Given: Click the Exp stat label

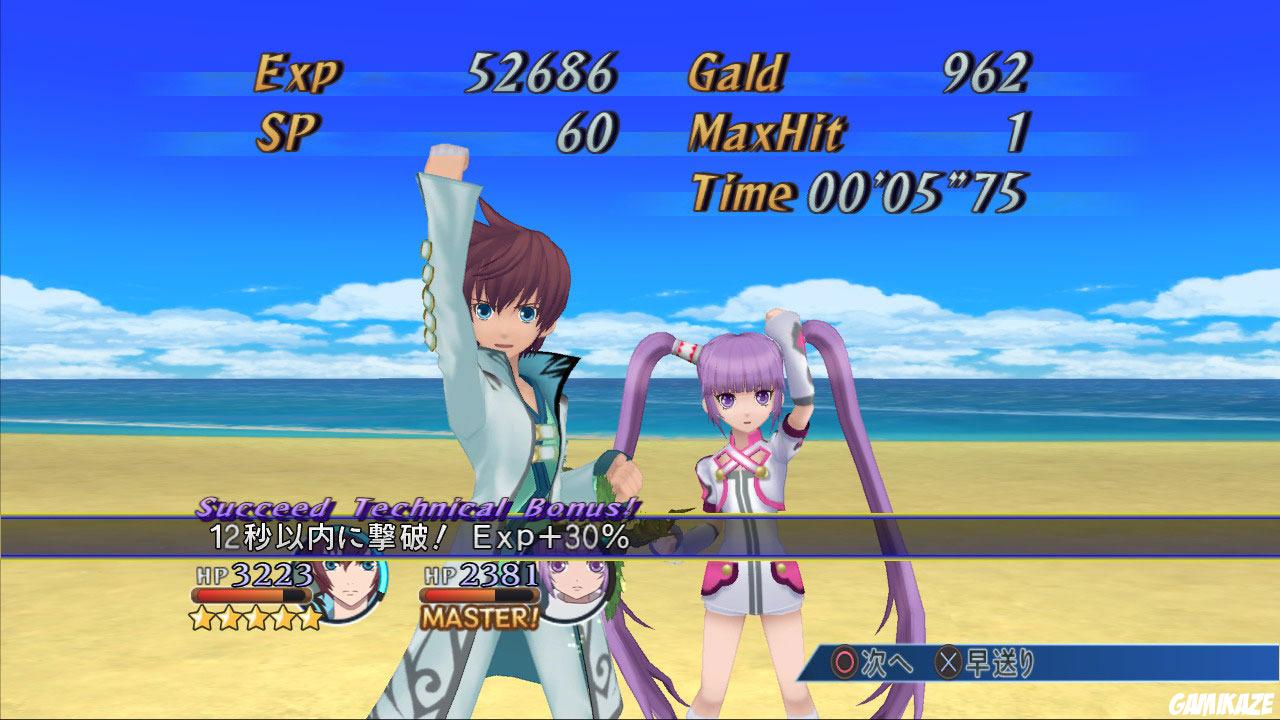Looking at the screenshot, I should tap(297, 70).
